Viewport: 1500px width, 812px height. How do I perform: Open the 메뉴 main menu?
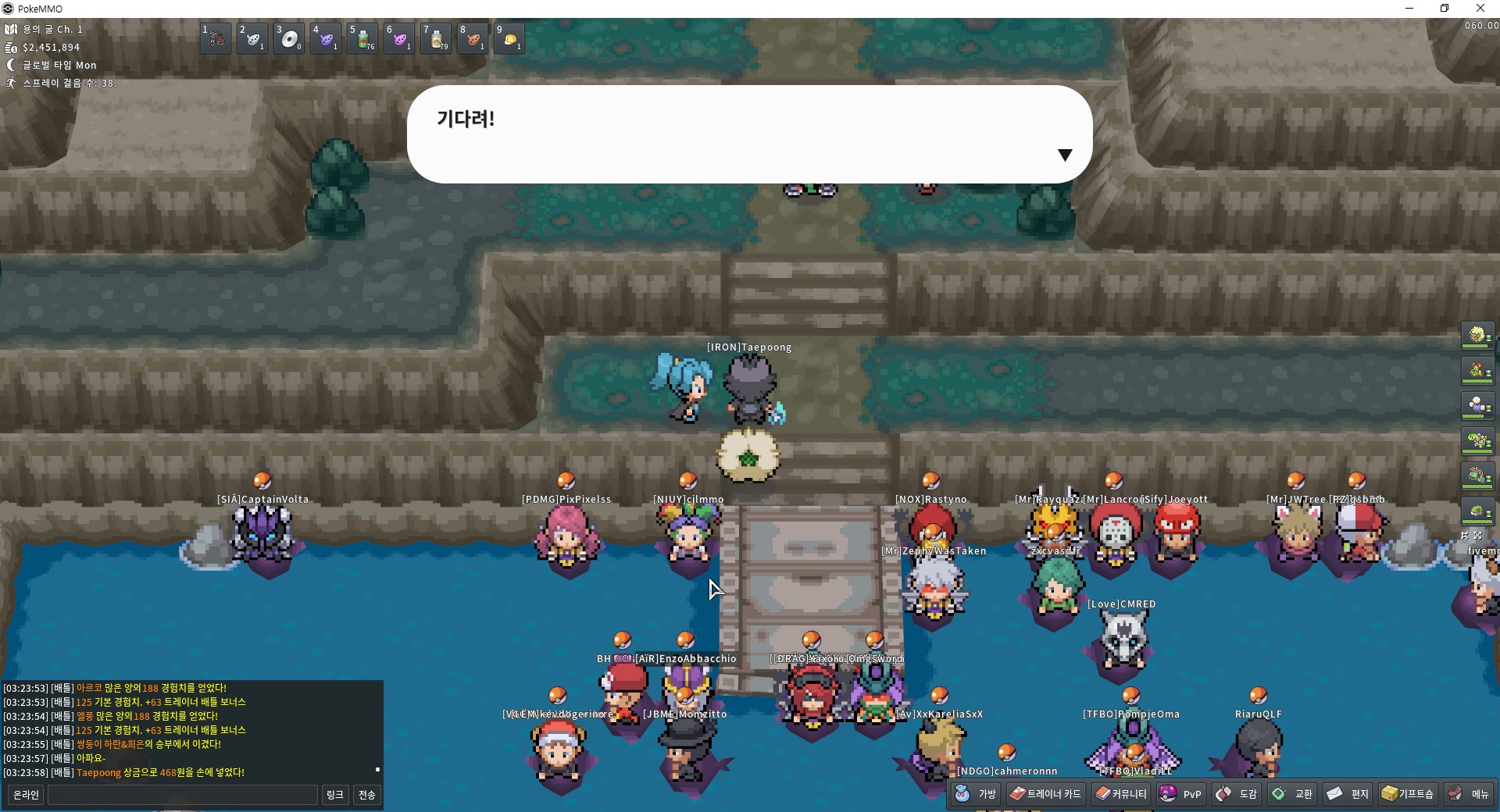click(1469, 794)
